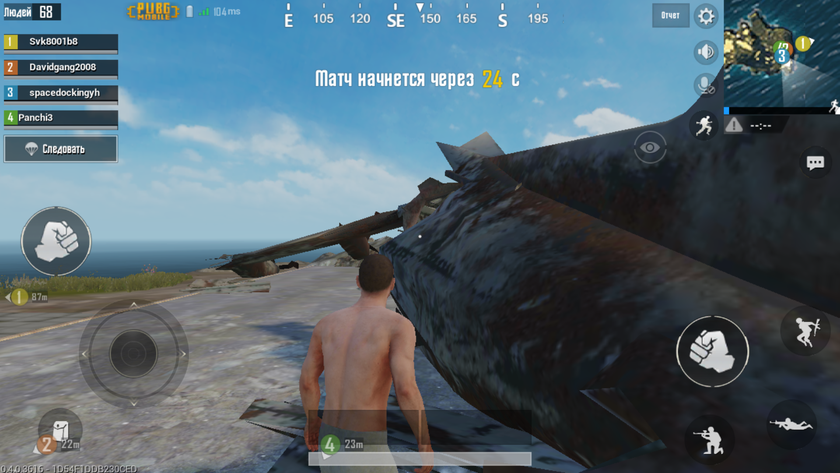Open the backpack icon
Image resolution: width=840 pixels, height=473 pixels.
pyautogui.click(x=60, y=427)
